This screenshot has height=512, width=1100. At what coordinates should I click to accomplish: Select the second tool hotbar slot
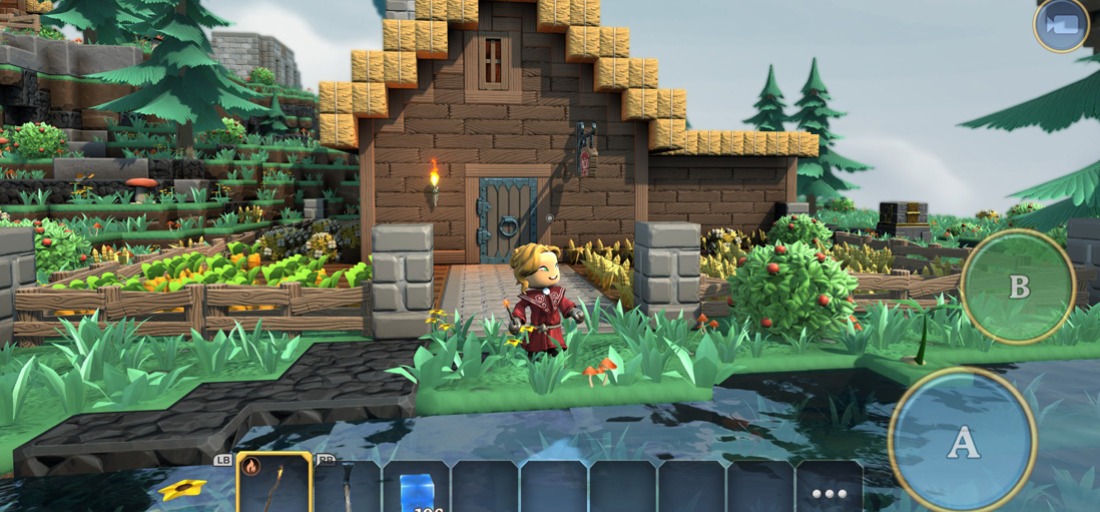347,488
